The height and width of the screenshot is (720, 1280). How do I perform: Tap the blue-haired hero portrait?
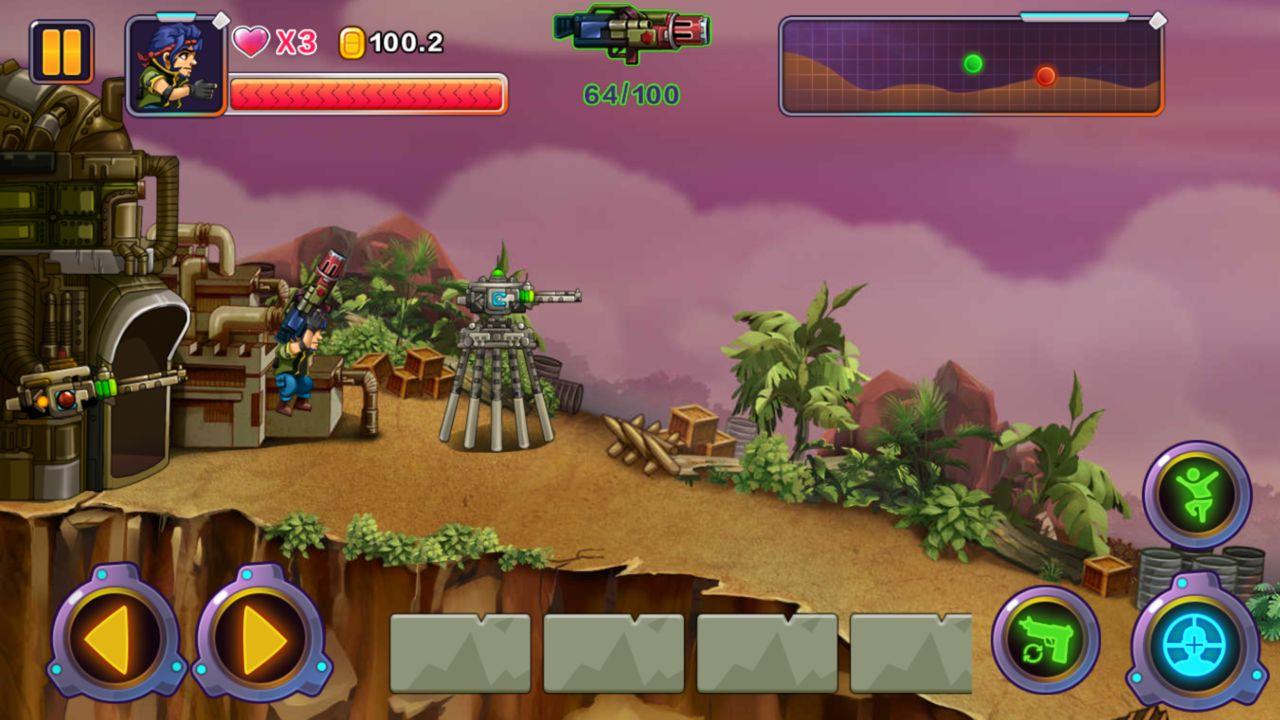tap(176, 66)
